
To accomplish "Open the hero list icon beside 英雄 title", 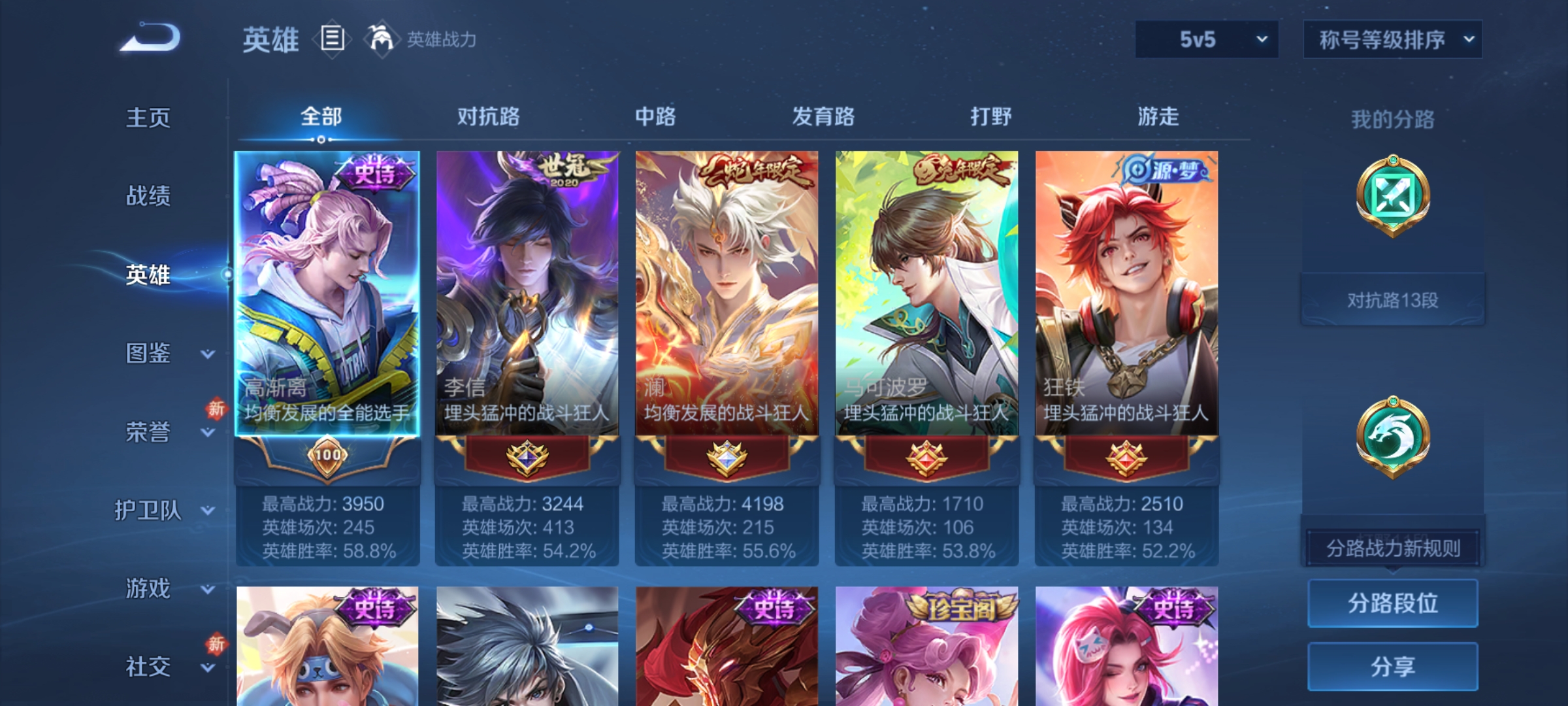I will (332, 40).
